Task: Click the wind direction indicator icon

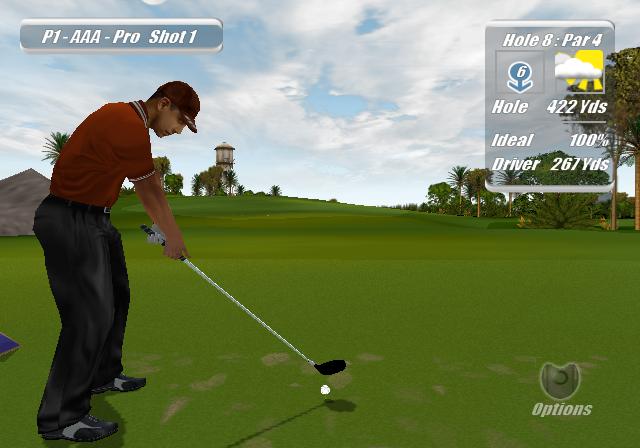Action: 521,73
